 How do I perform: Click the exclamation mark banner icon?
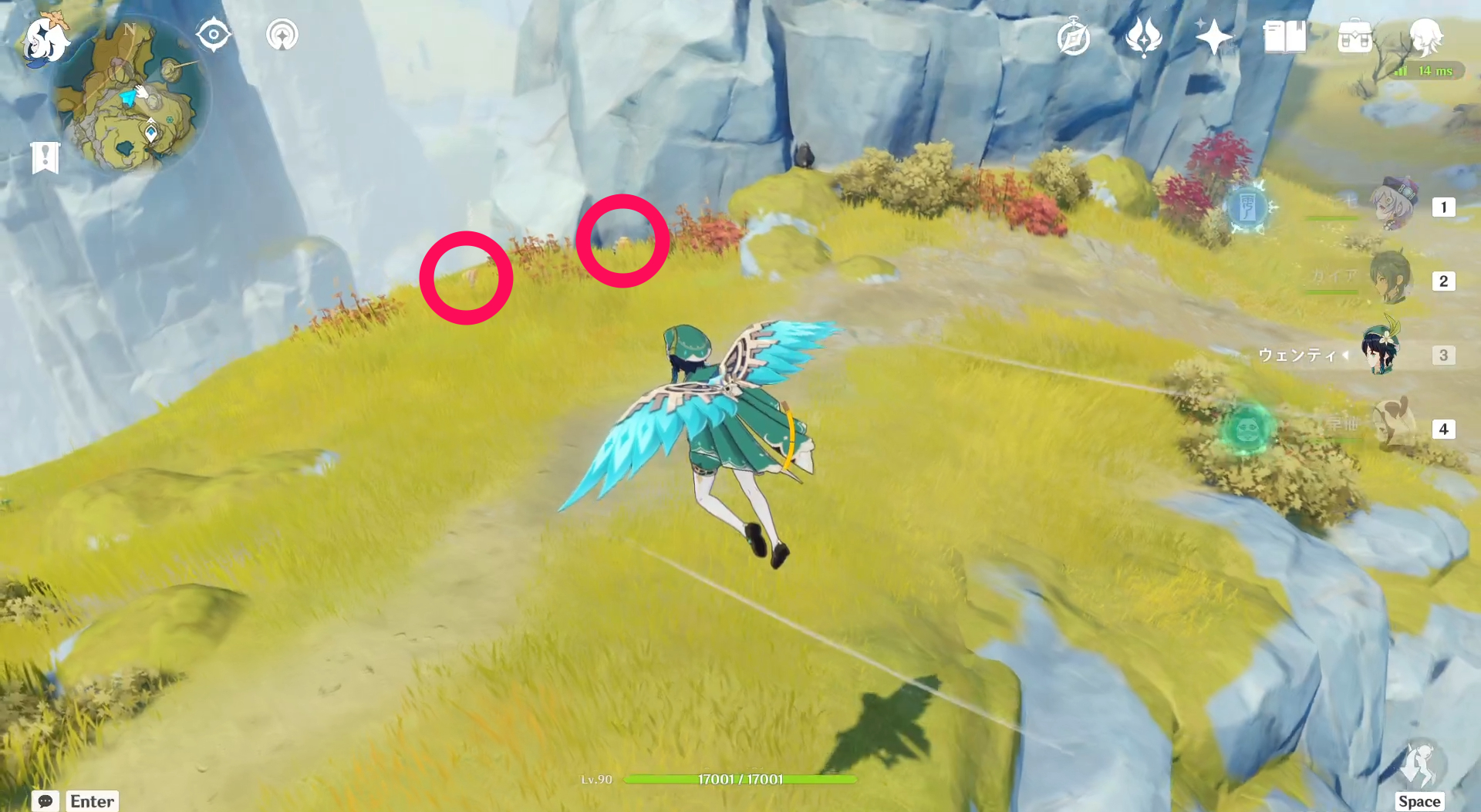(x=46, y=157)
